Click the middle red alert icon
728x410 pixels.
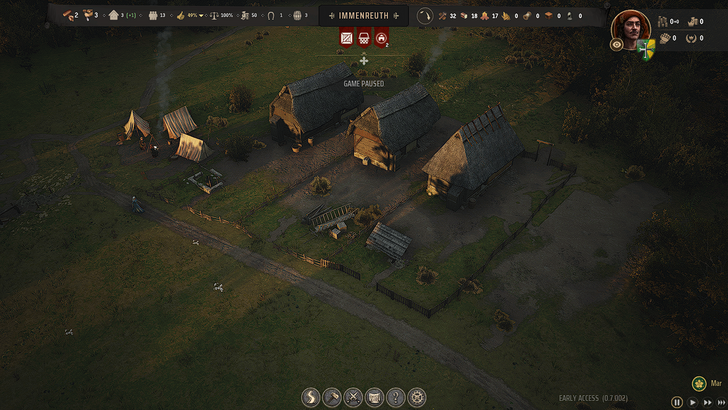(363, 39)
